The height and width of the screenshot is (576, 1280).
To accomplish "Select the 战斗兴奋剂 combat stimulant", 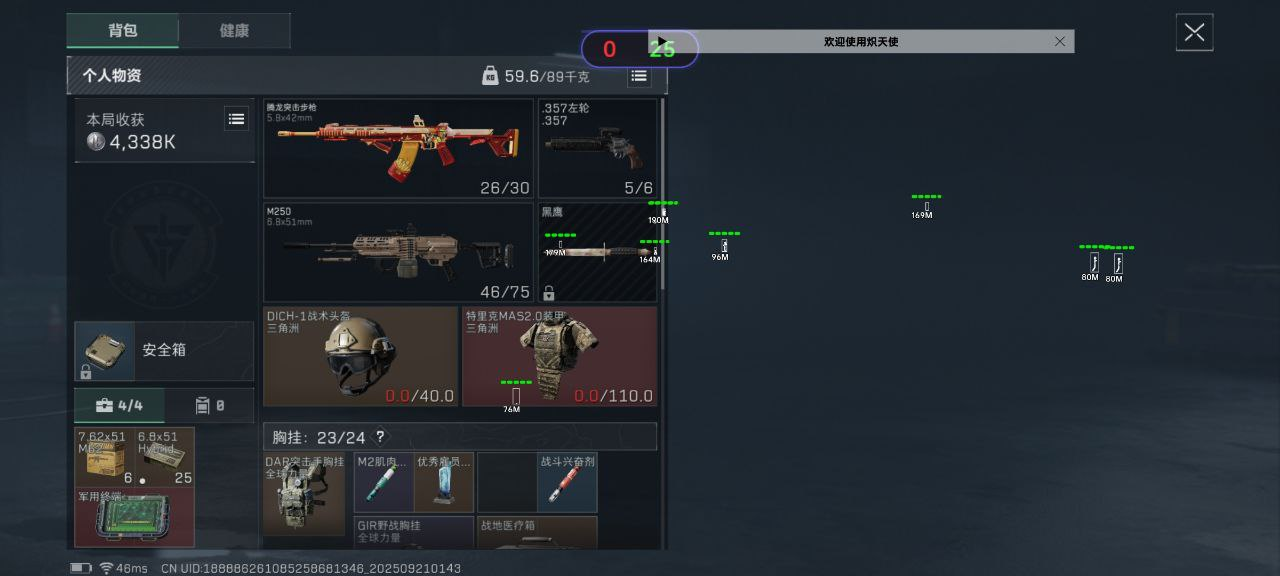I will click(x=567, y=482).
